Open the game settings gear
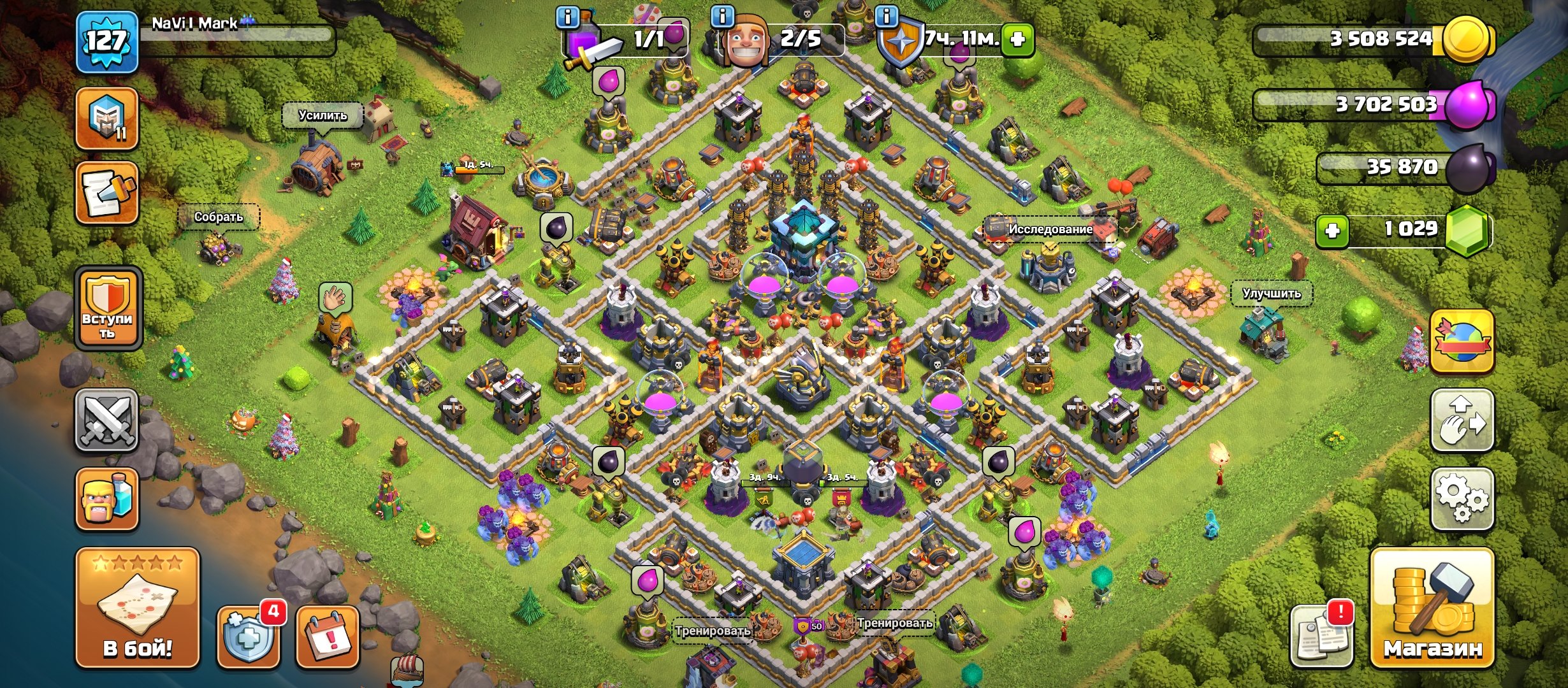This screenshot has width=1568, height=688. [1462, 499]
